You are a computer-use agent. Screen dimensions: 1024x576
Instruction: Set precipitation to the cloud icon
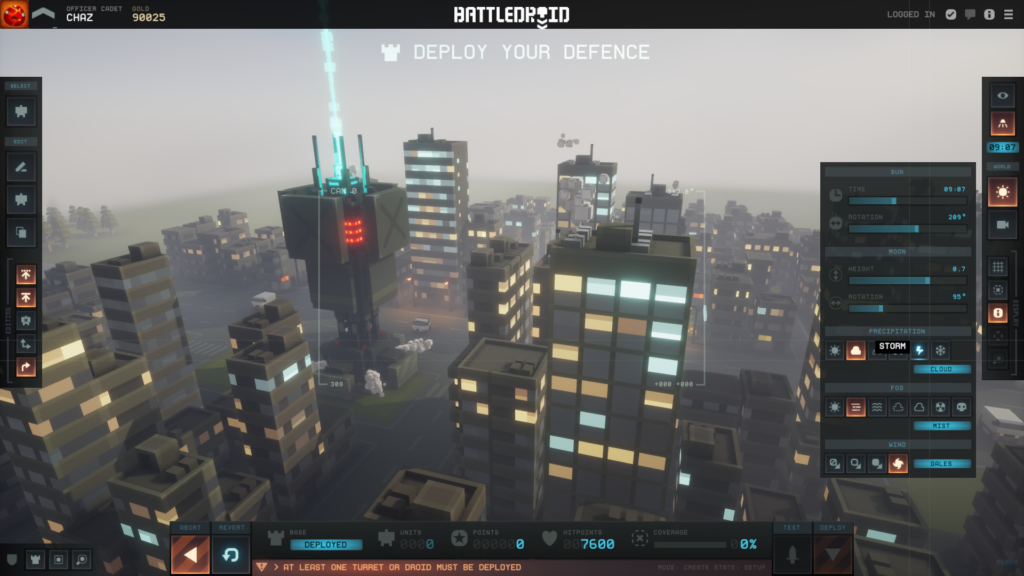click(x=856, y=351)
